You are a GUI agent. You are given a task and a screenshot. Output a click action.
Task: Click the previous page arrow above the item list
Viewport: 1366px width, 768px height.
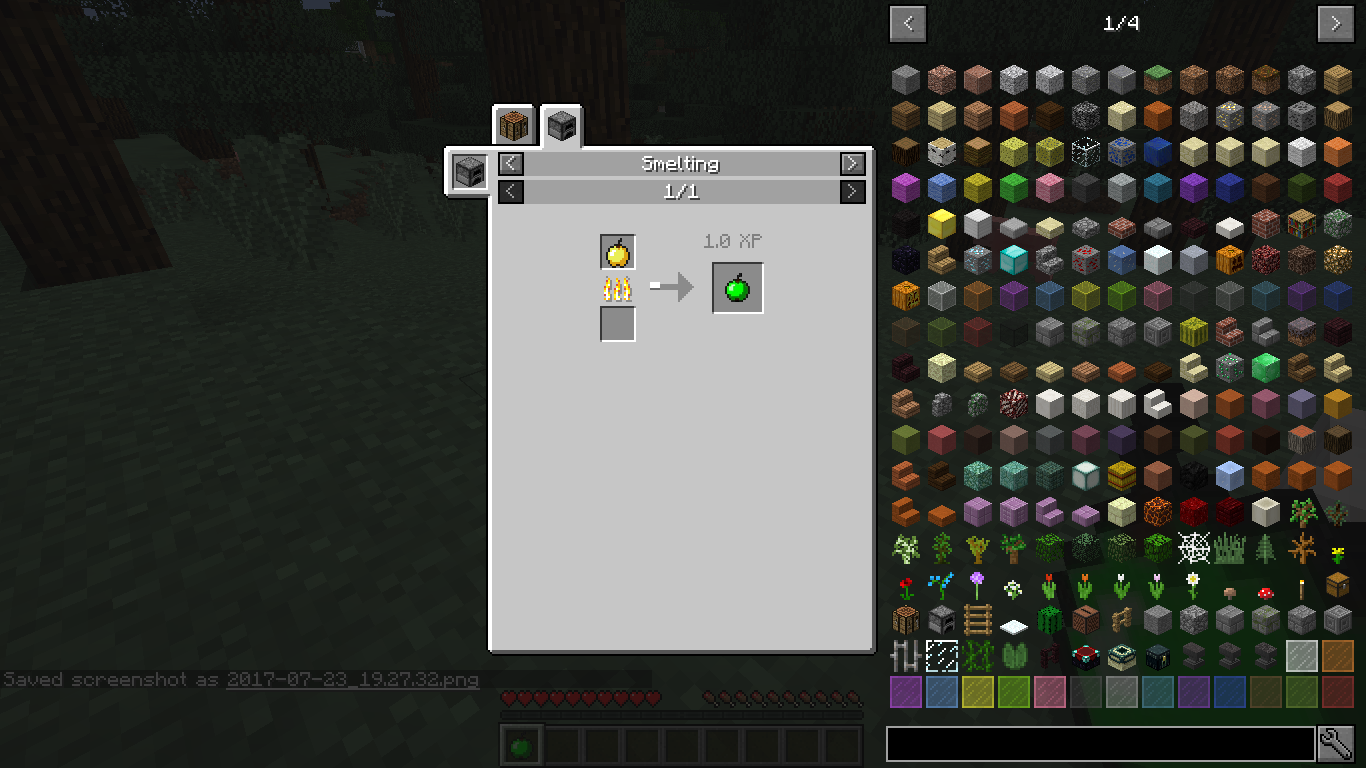(x=907, y=23)
